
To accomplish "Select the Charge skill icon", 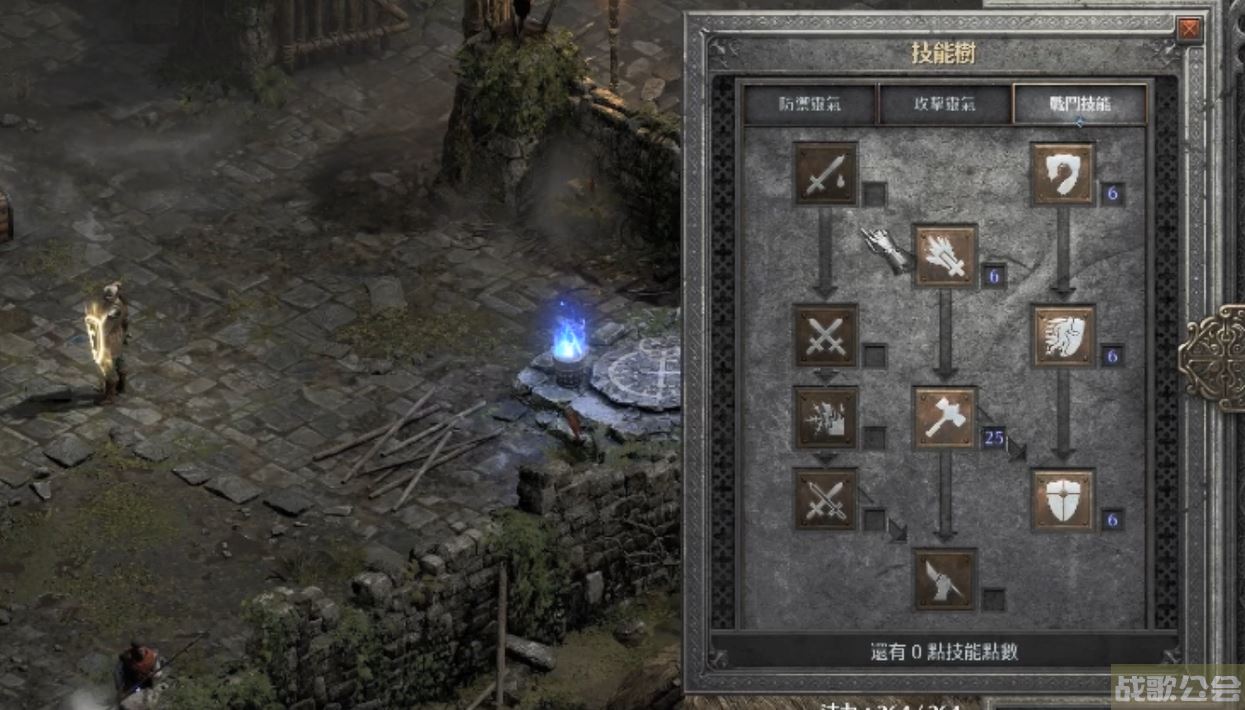I will [x=1063, y=336].
